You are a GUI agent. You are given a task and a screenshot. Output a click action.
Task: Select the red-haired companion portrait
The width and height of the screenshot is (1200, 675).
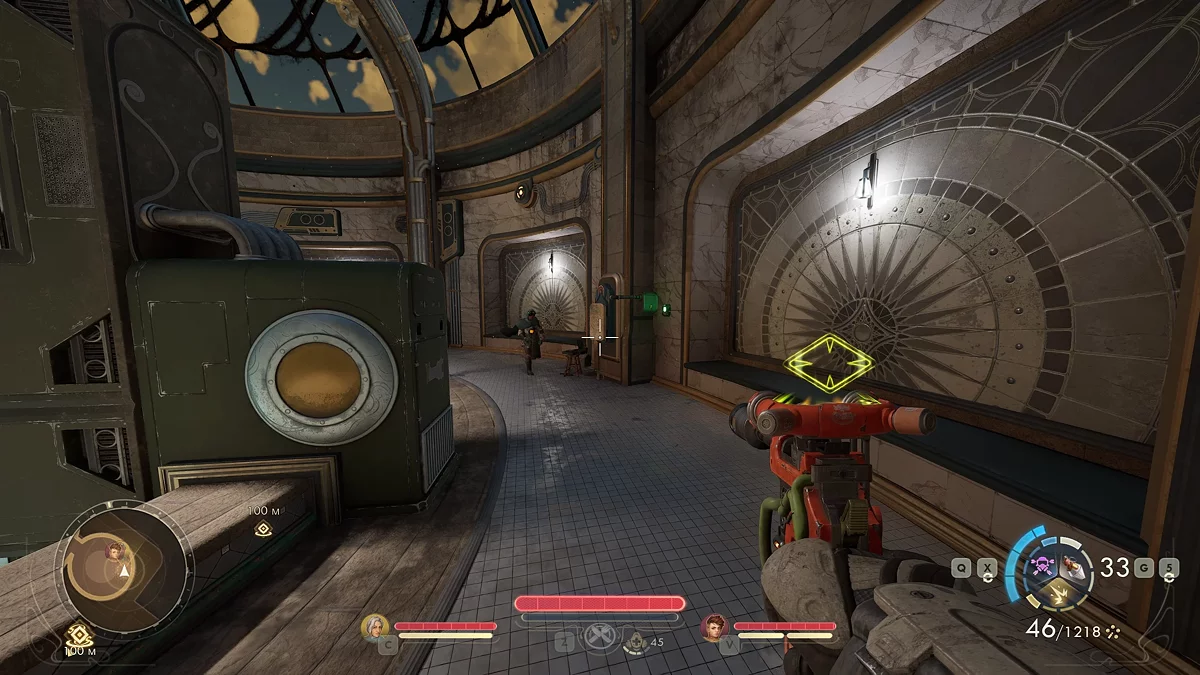click(714, 627)
